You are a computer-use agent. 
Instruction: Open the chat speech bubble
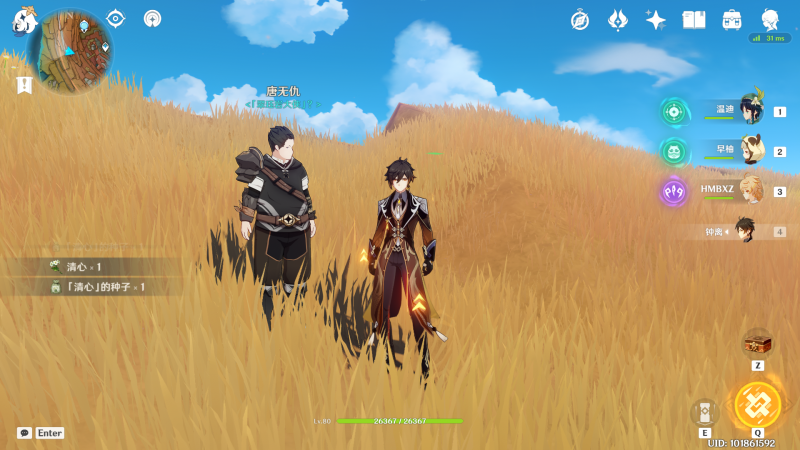[x=24, y=433]
